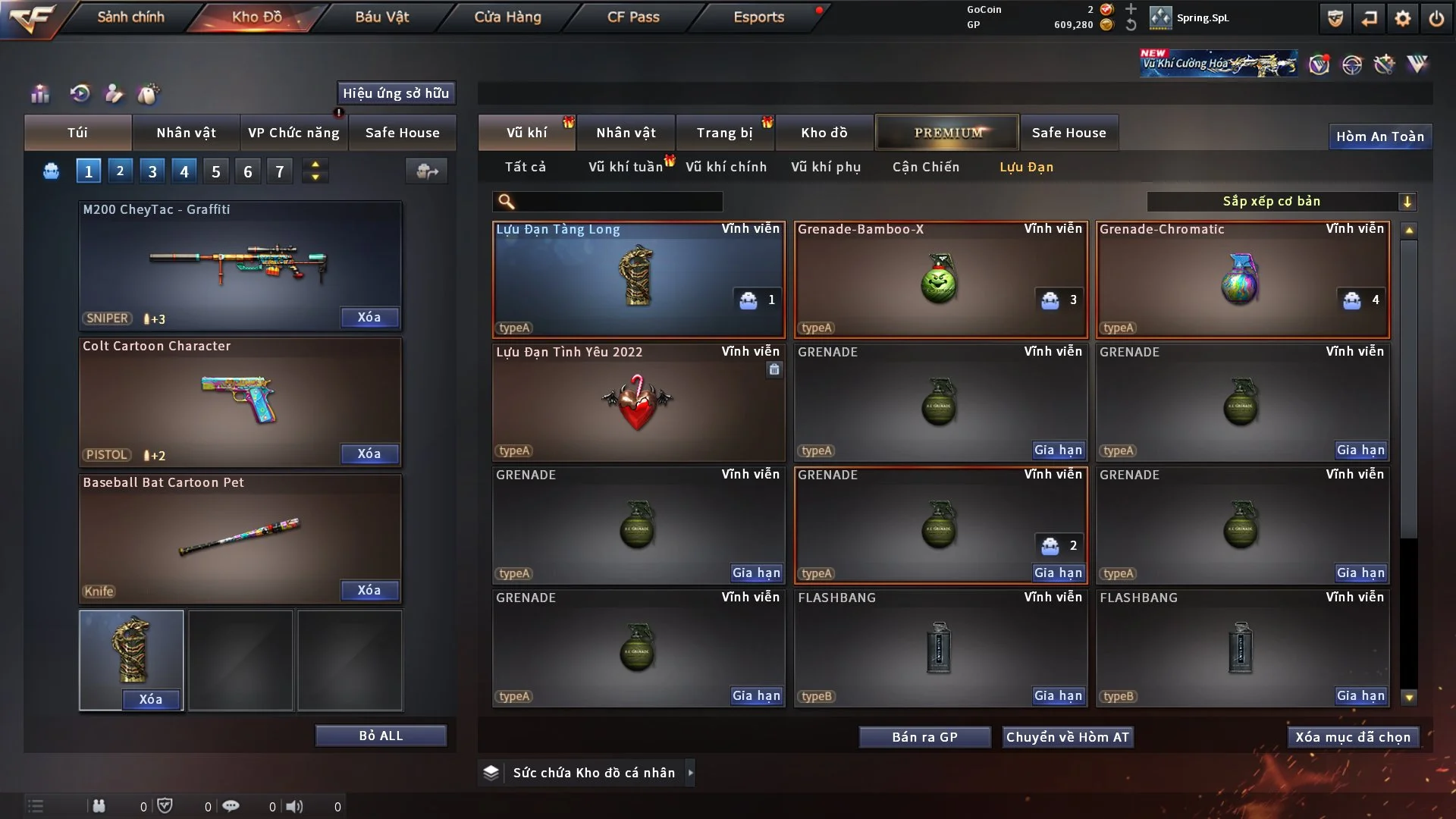Select bag slot number 3

[152, 171]
